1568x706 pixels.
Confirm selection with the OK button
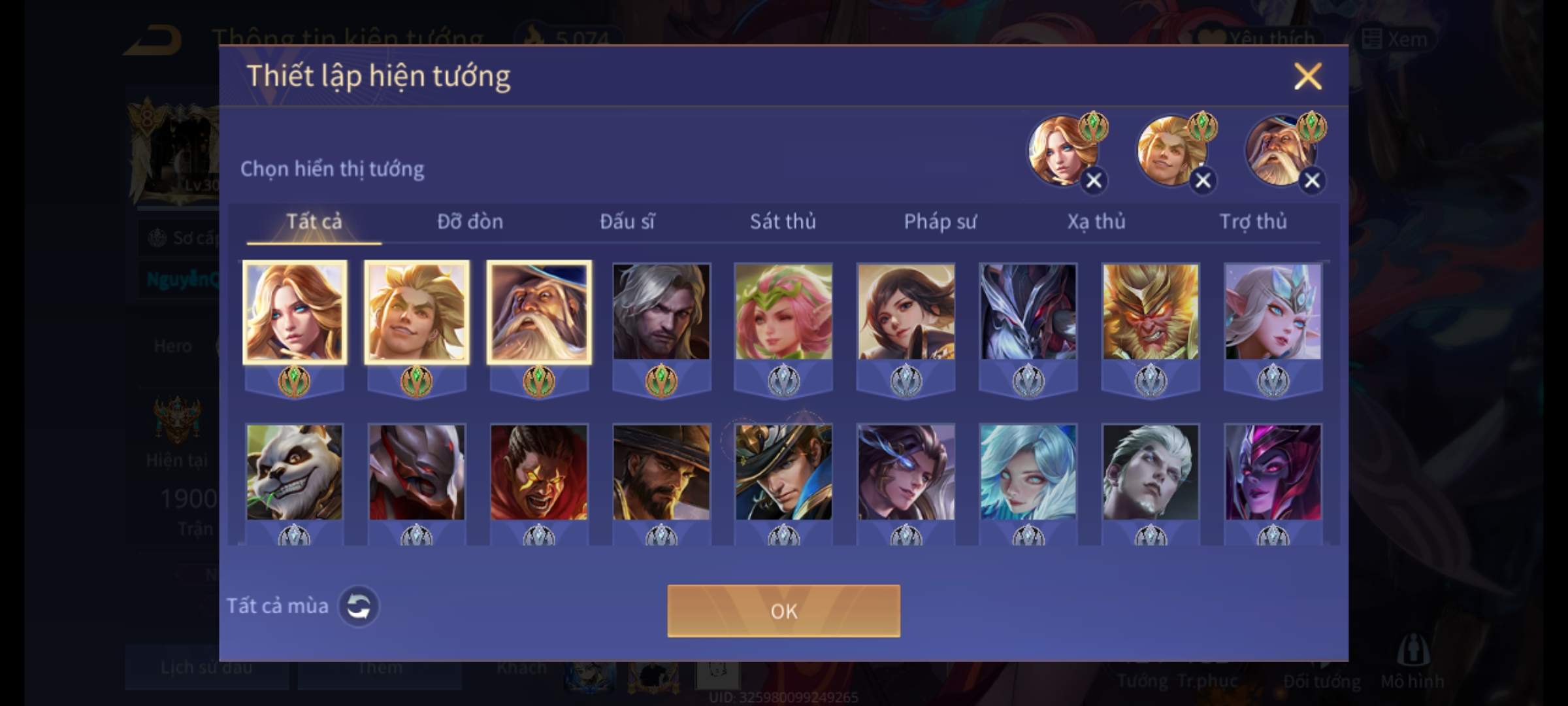783,611
